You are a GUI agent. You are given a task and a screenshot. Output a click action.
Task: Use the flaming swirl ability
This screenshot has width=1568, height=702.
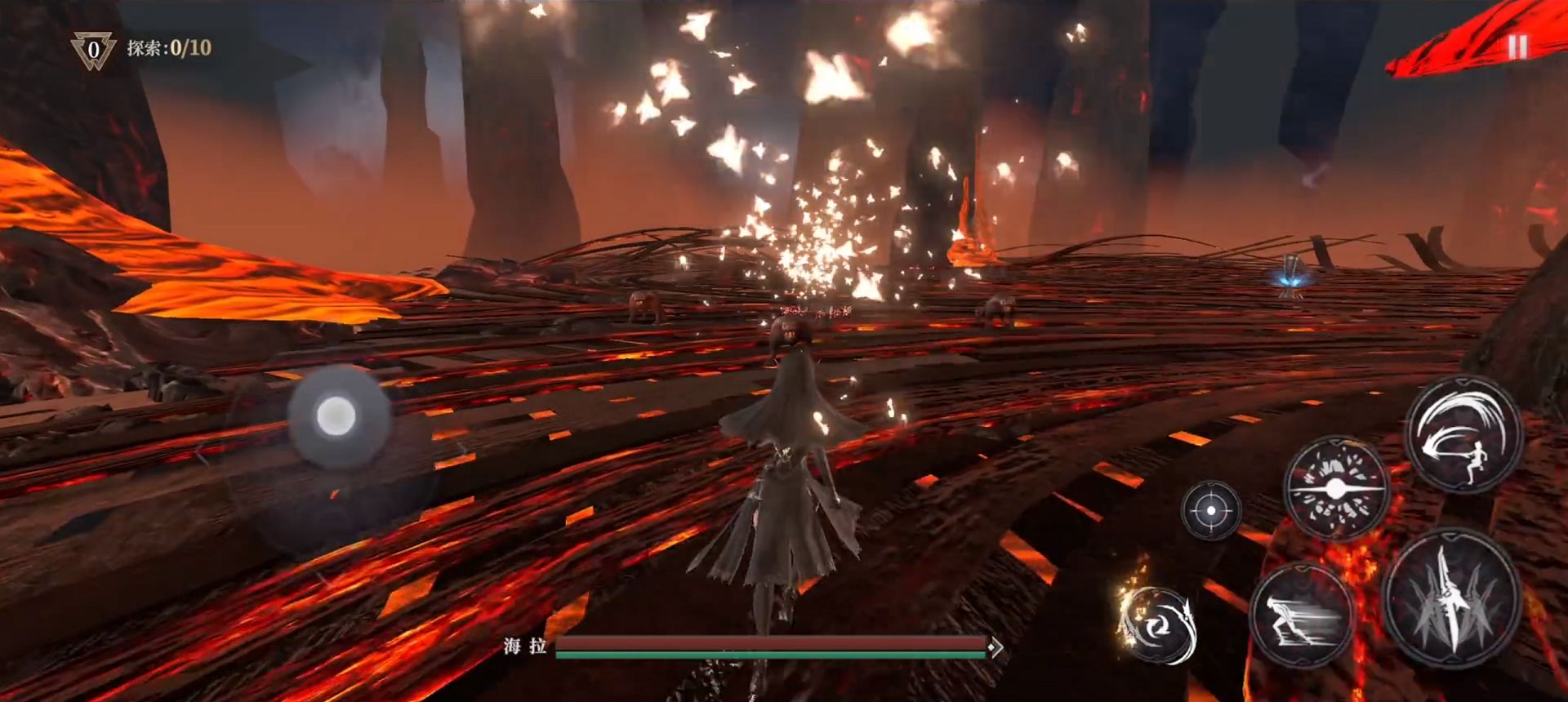[x=1158, y=625]
